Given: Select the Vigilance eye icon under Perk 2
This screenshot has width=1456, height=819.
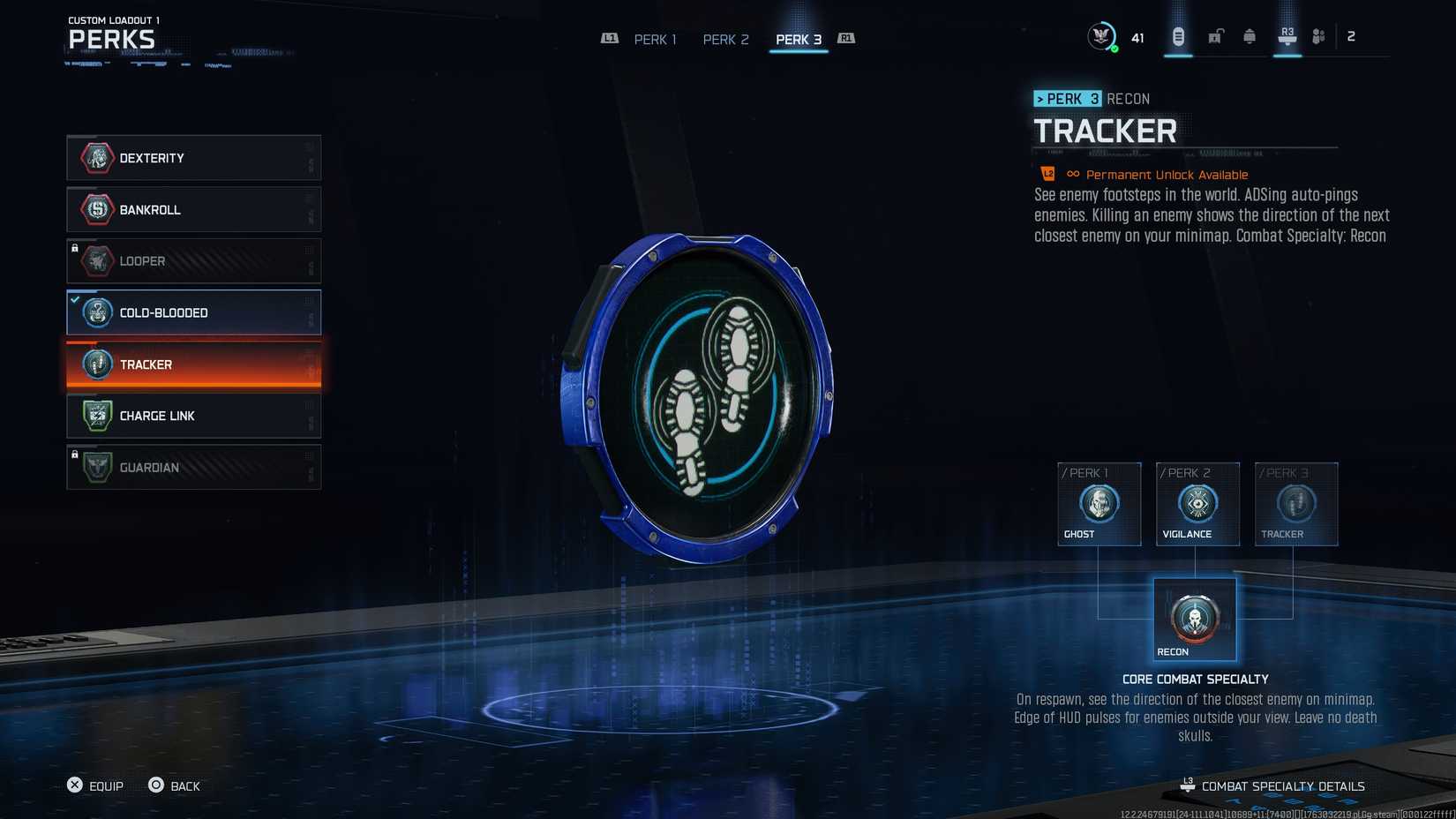Looking at the screenshot, I should tap(1197, 505).
